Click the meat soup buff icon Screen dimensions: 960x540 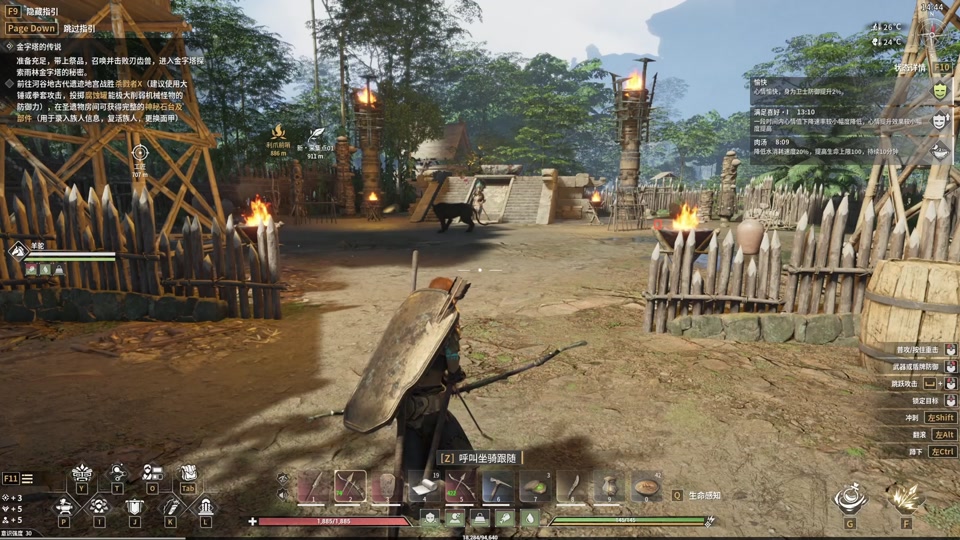(x=940, y=151)
